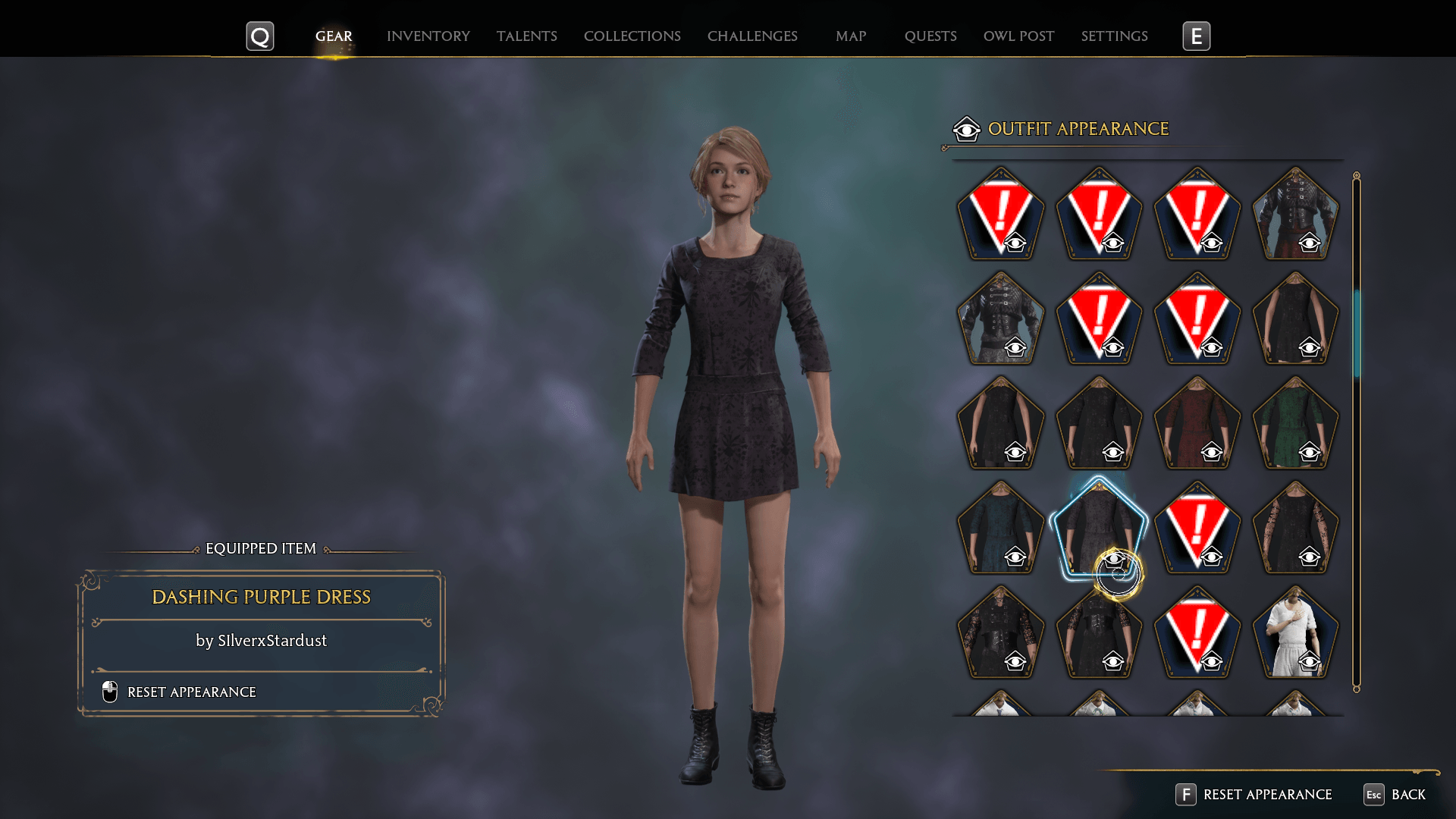Select the Outfit Appearance eye icon
This screenshot has height=819, width=1456.
966,129
